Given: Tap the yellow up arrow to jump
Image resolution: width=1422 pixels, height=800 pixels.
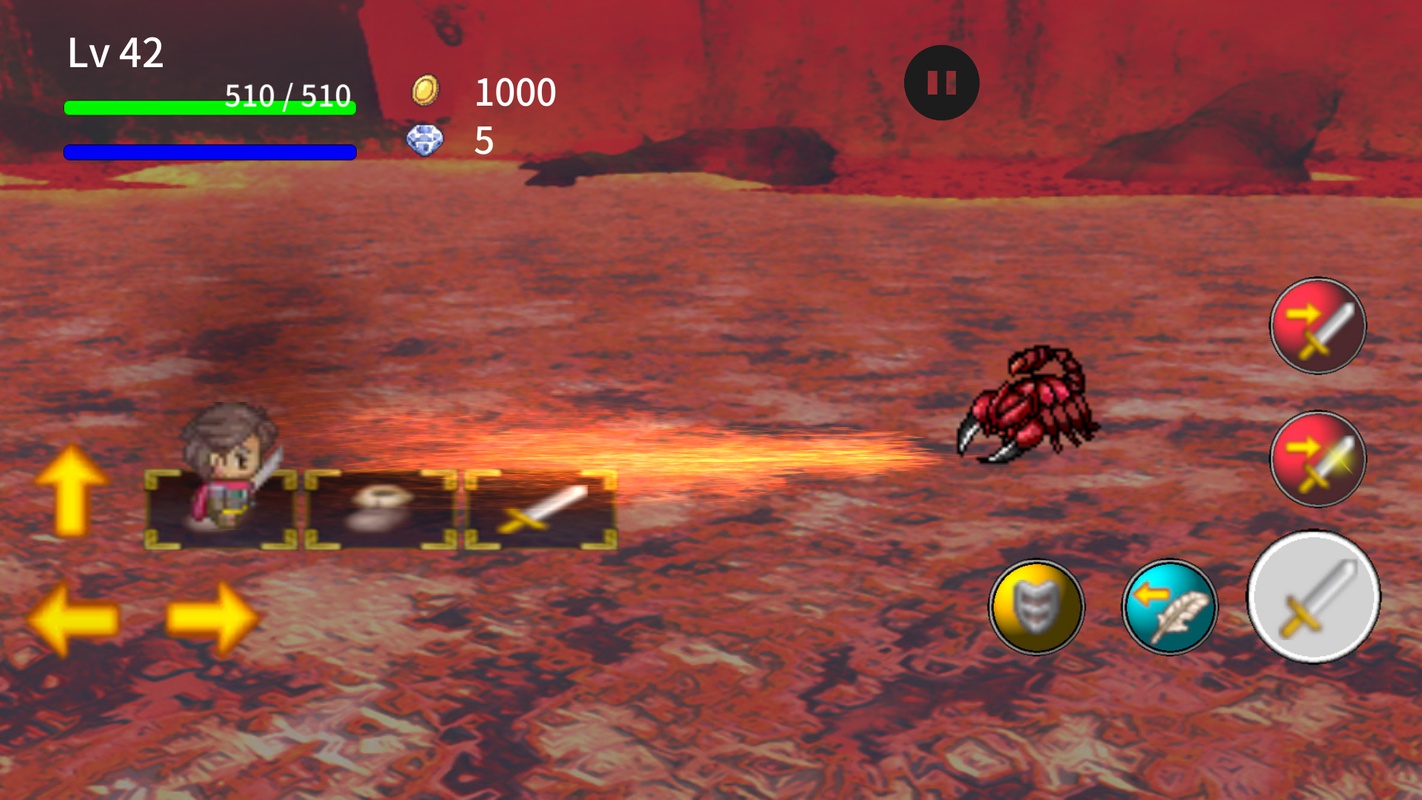Looking at the screenshot, I should coord(71,490).
